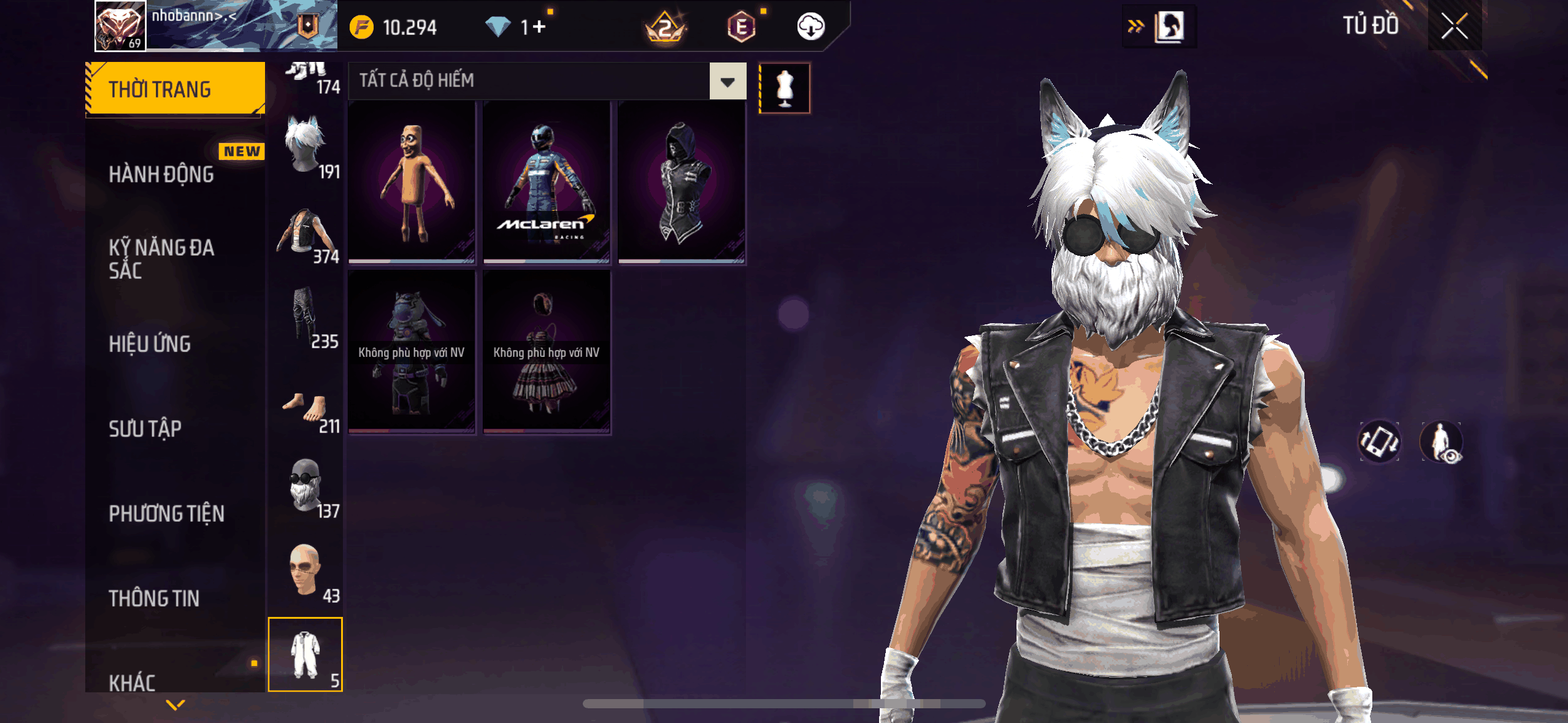The width and height of the screenshot is (1568, 723).
Task: Click the mannequin preview button
Action: pyautogui.click(x=785, y=88)
